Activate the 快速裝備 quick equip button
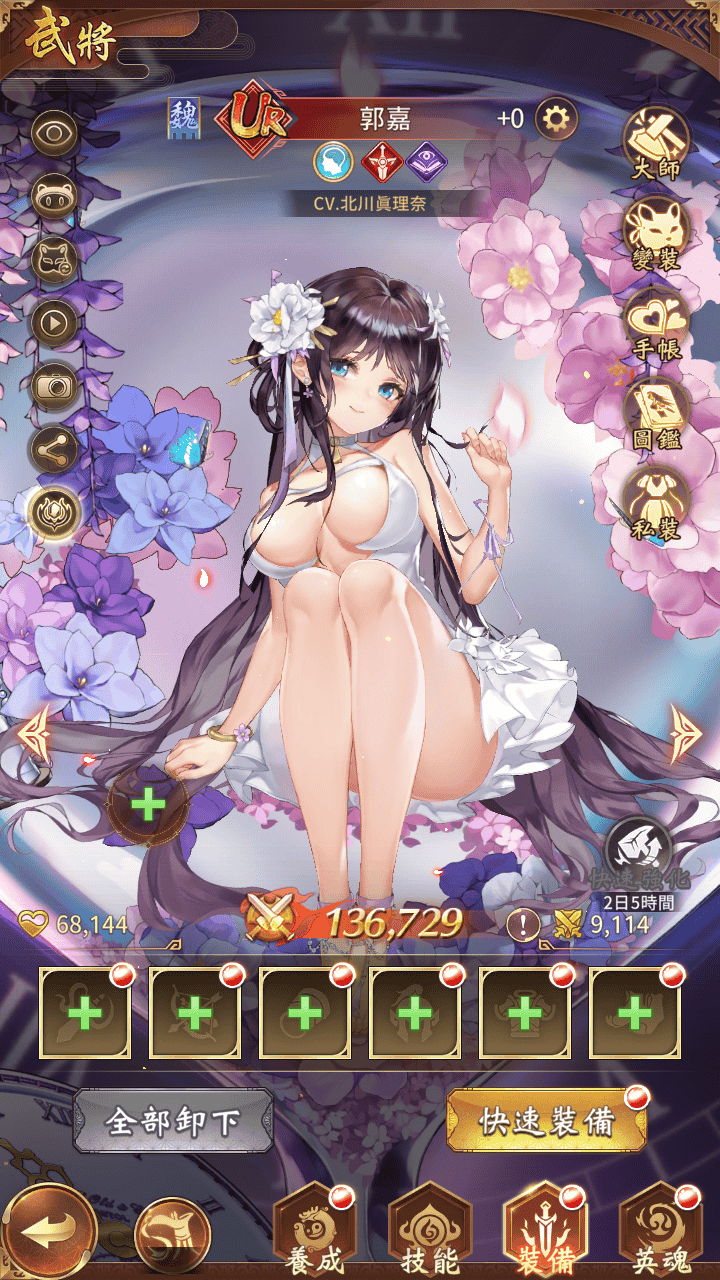The width and height of the screenshot is (720, 1280). [546, 1122]
